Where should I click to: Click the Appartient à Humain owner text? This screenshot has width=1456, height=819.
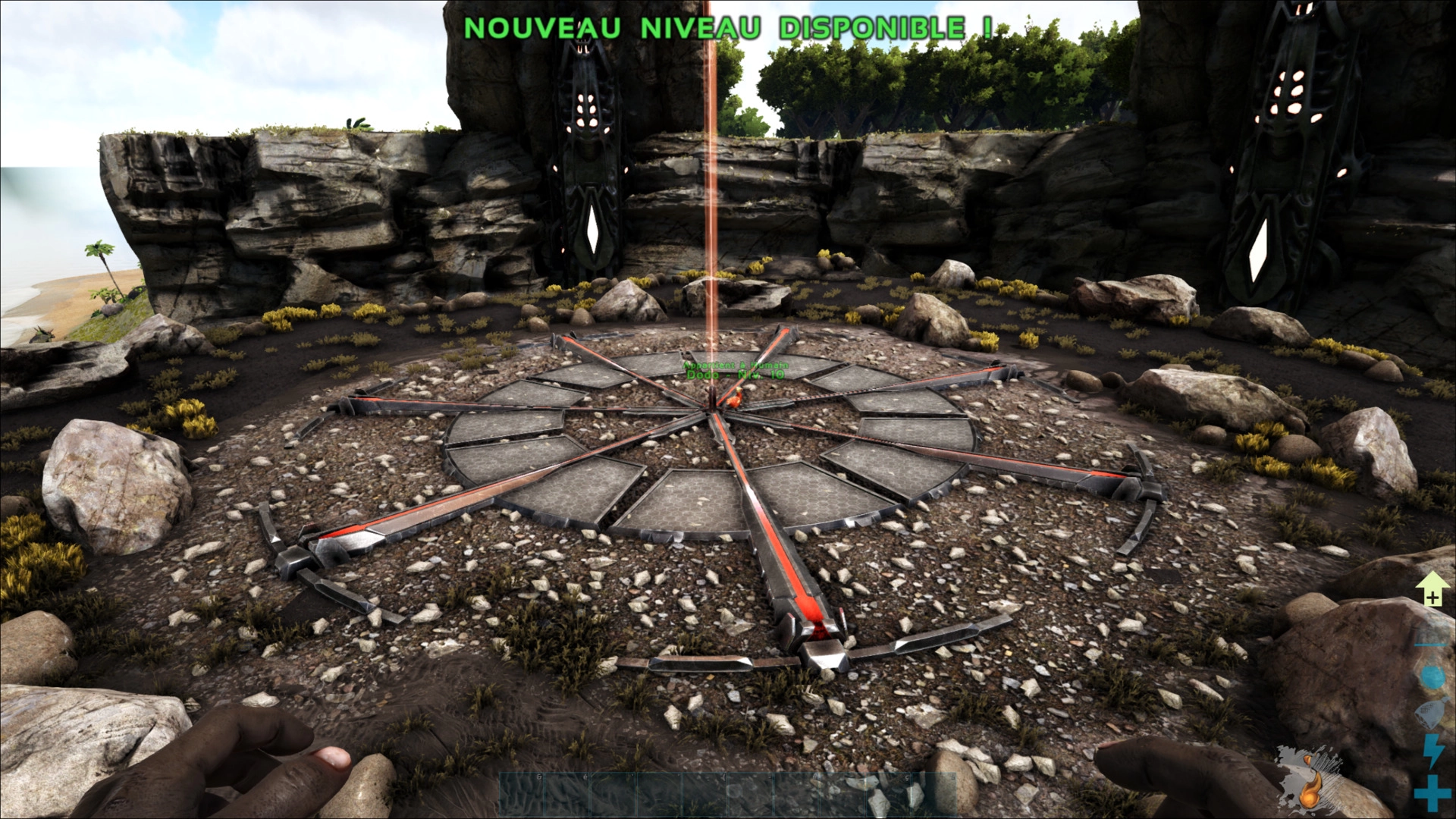tap(734, 363)
